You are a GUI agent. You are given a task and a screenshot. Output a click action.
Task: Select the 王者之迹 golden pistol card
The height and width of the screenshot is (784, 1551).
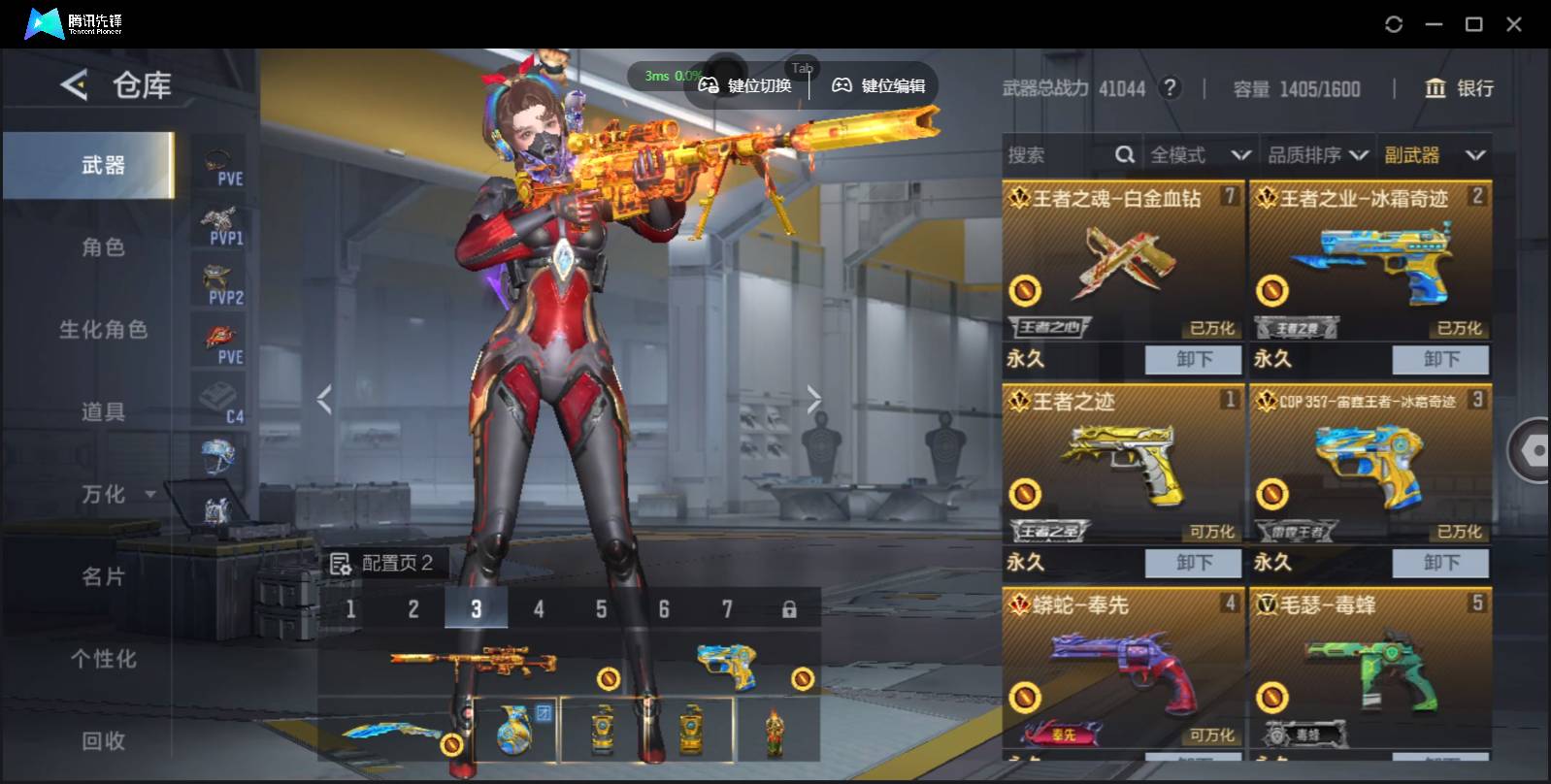point(1123,464)
